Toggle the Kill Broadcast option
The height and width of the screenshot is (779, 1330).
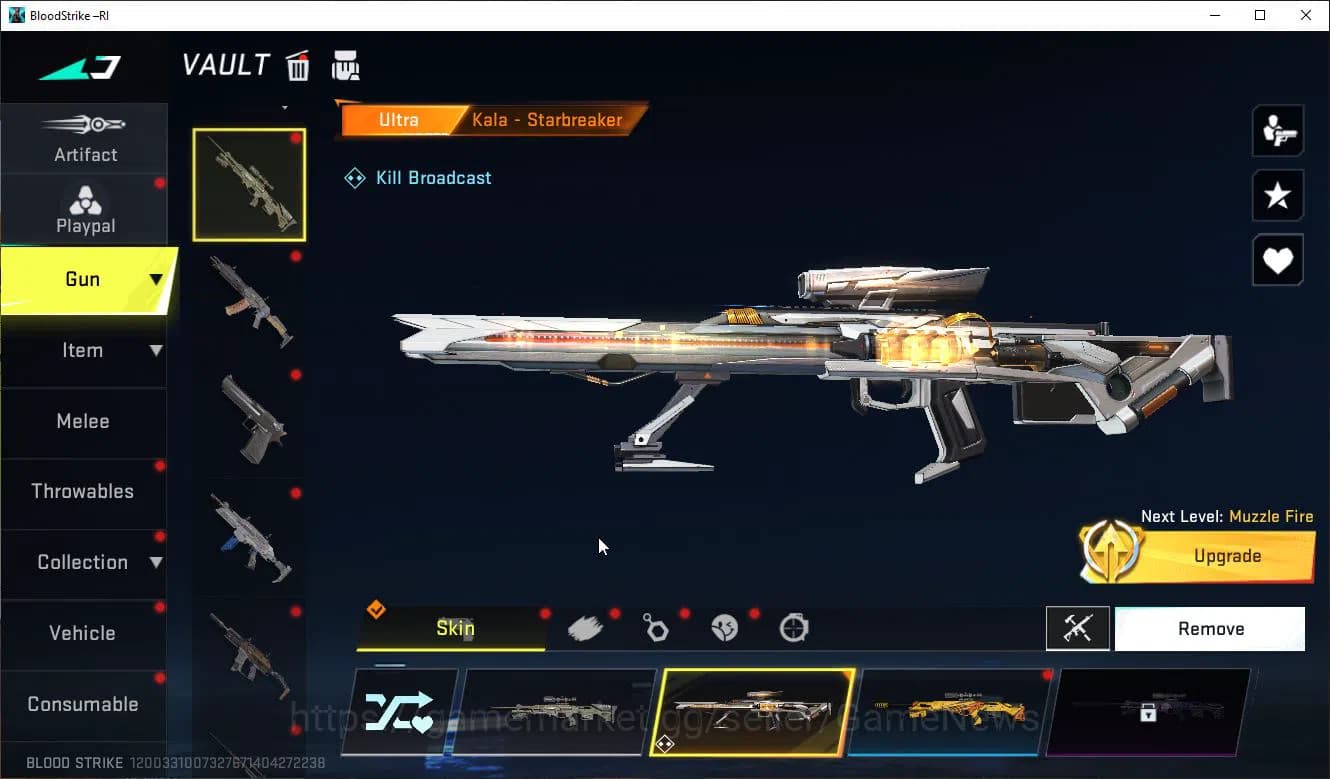click(x=417, y=177)
